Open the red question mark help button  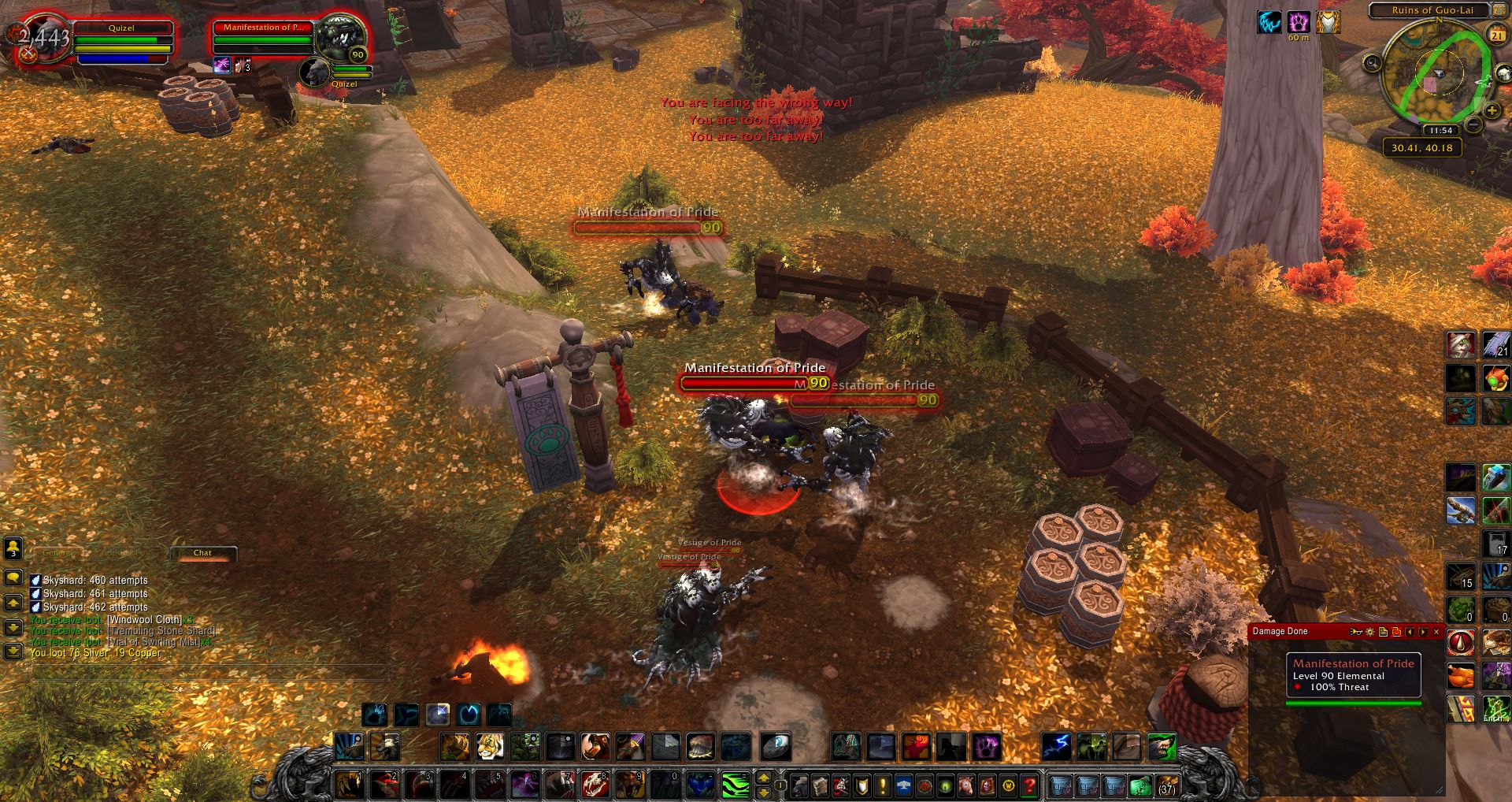[1029, 785]
